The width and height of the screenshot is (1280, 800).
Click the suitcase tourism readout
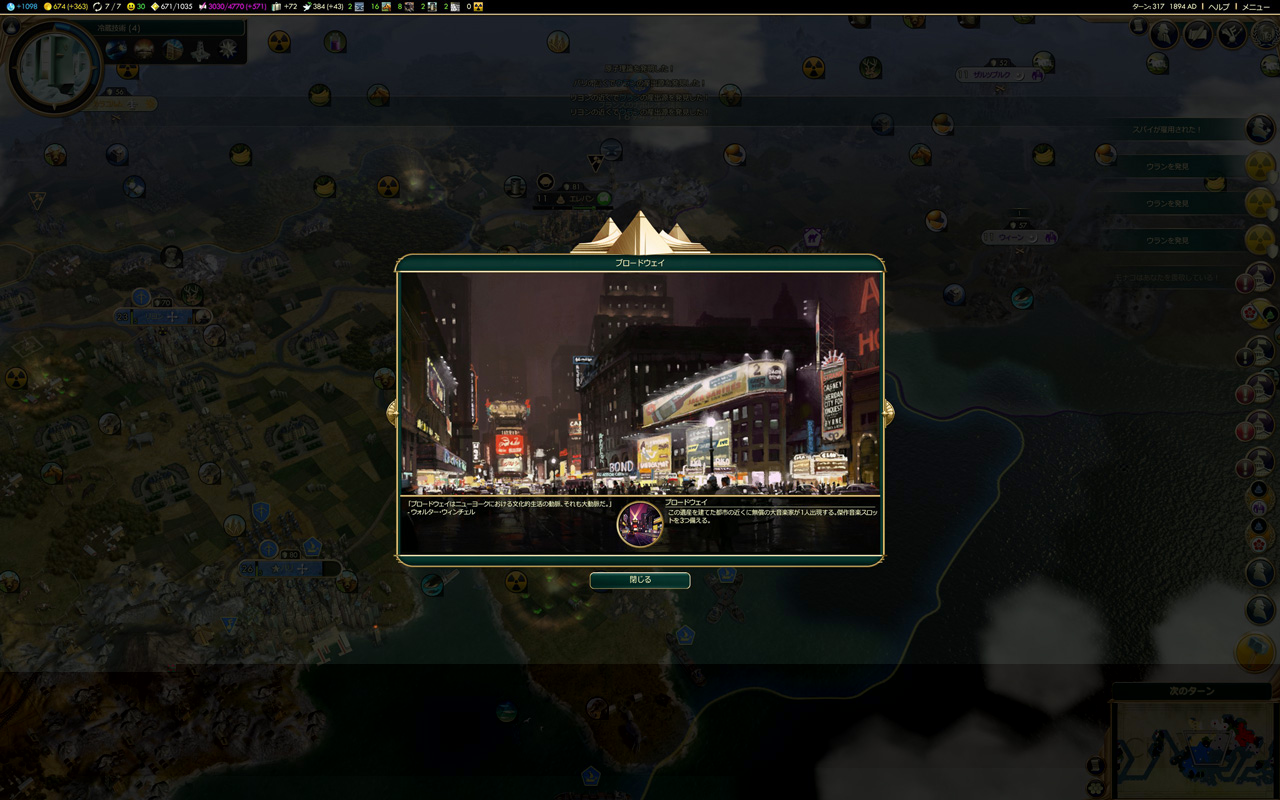[284, 6]
